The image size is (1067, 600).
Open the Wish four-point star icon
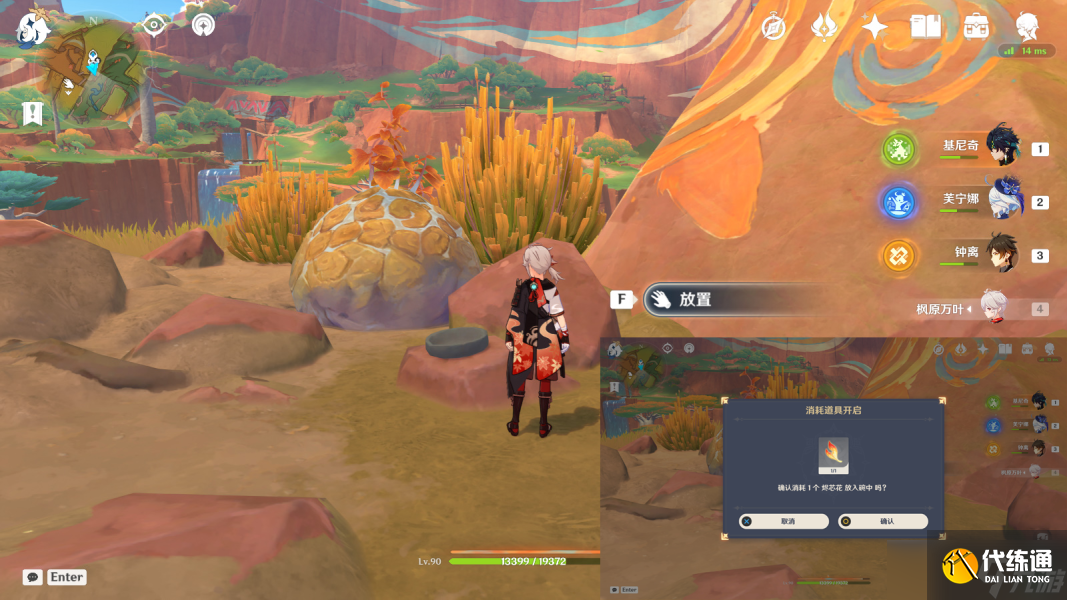[x=875, y=27]
